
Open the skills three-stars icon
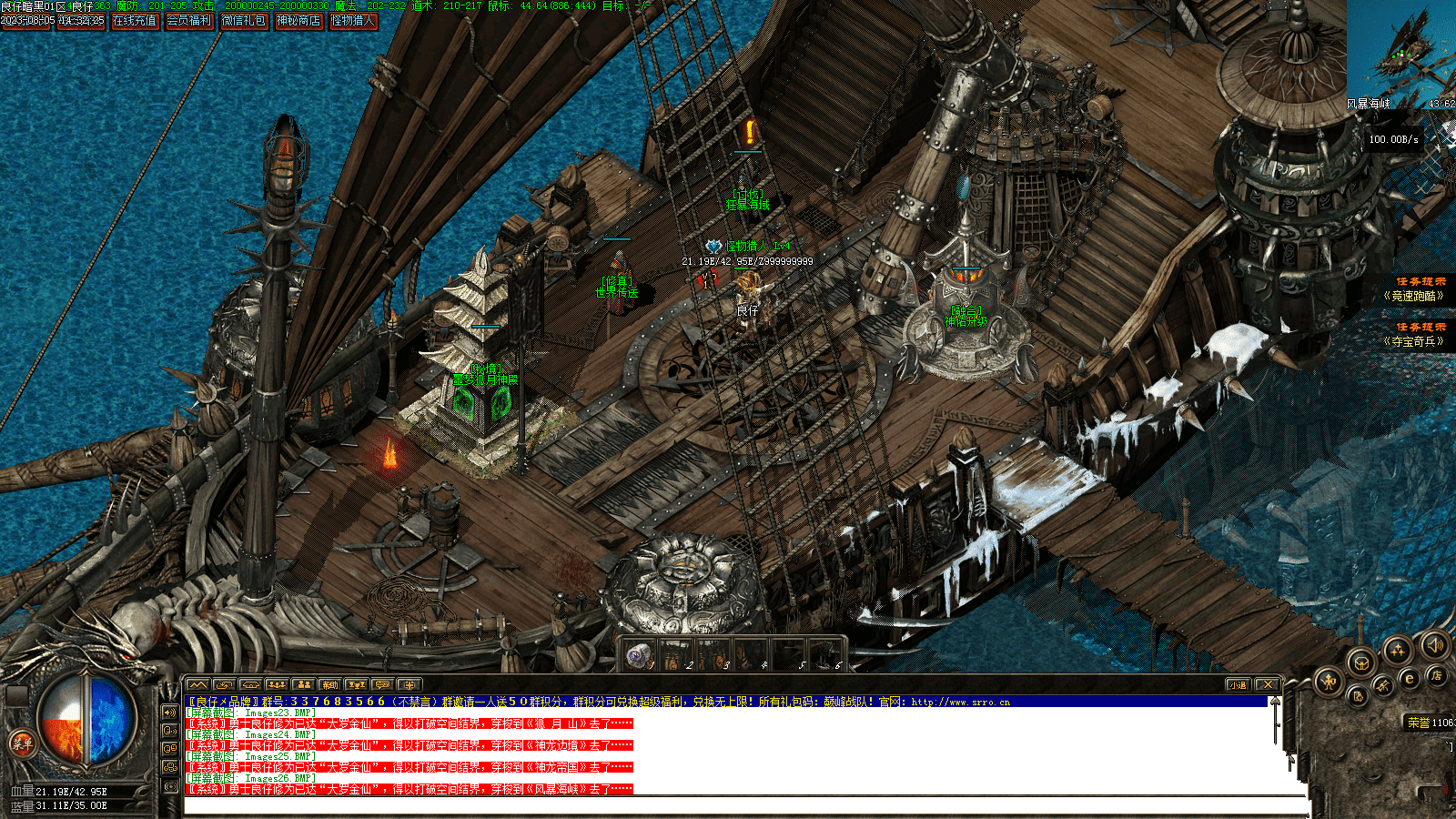(x=1397, y=650)
